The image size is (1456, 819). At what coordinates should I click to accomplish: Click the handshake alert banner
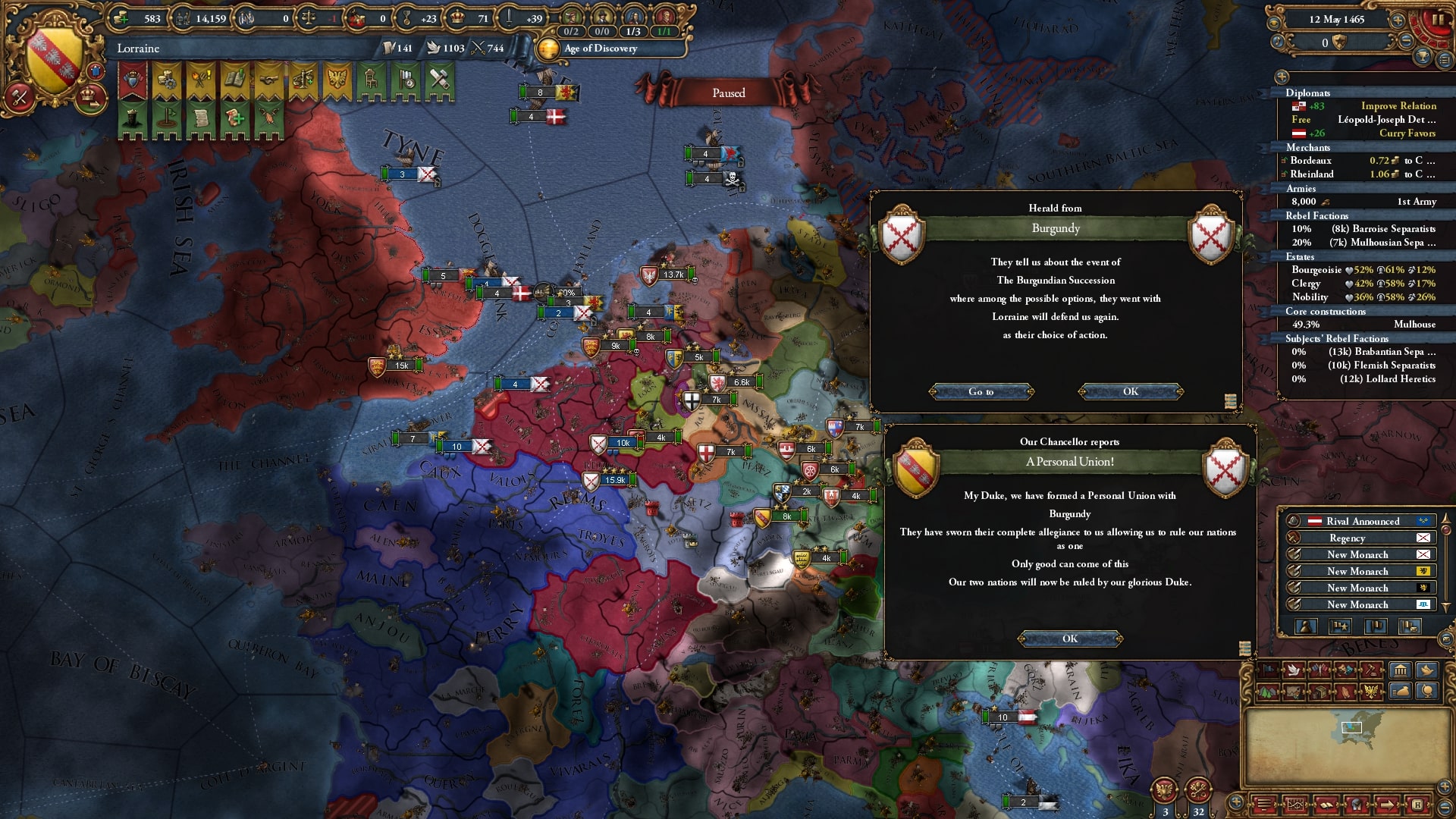pos(268,80)
